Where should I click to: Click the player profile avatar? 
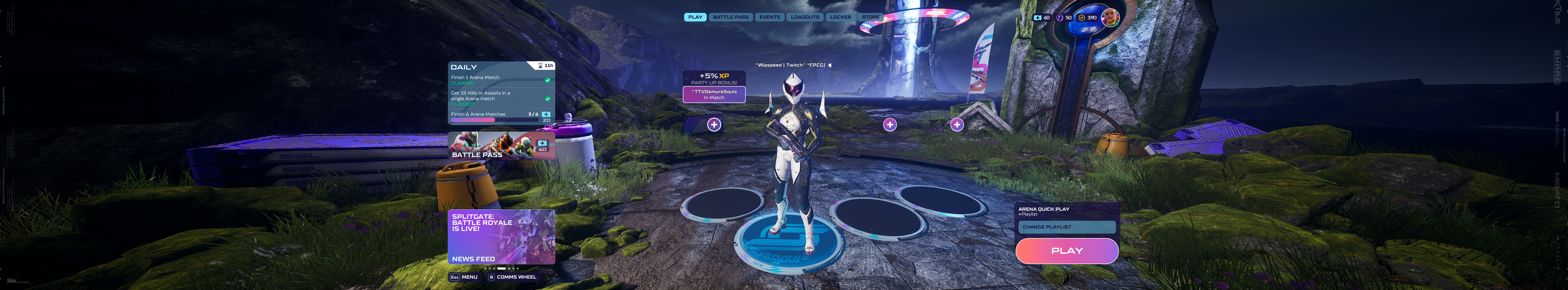coord(1110,17)
